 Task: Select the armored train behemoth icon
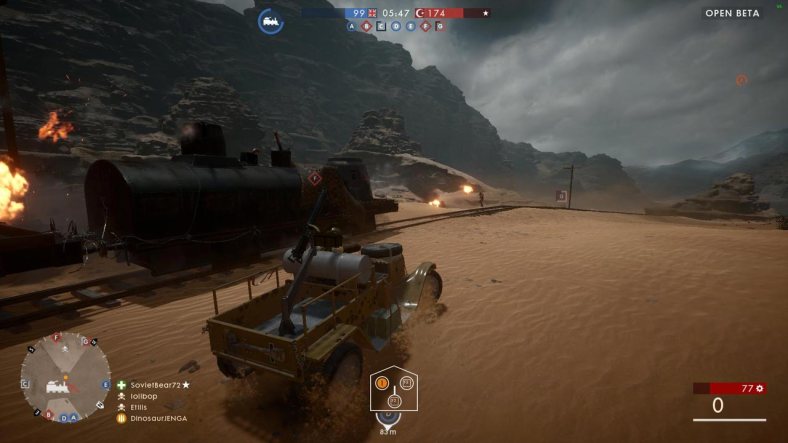tap(270, 20)
